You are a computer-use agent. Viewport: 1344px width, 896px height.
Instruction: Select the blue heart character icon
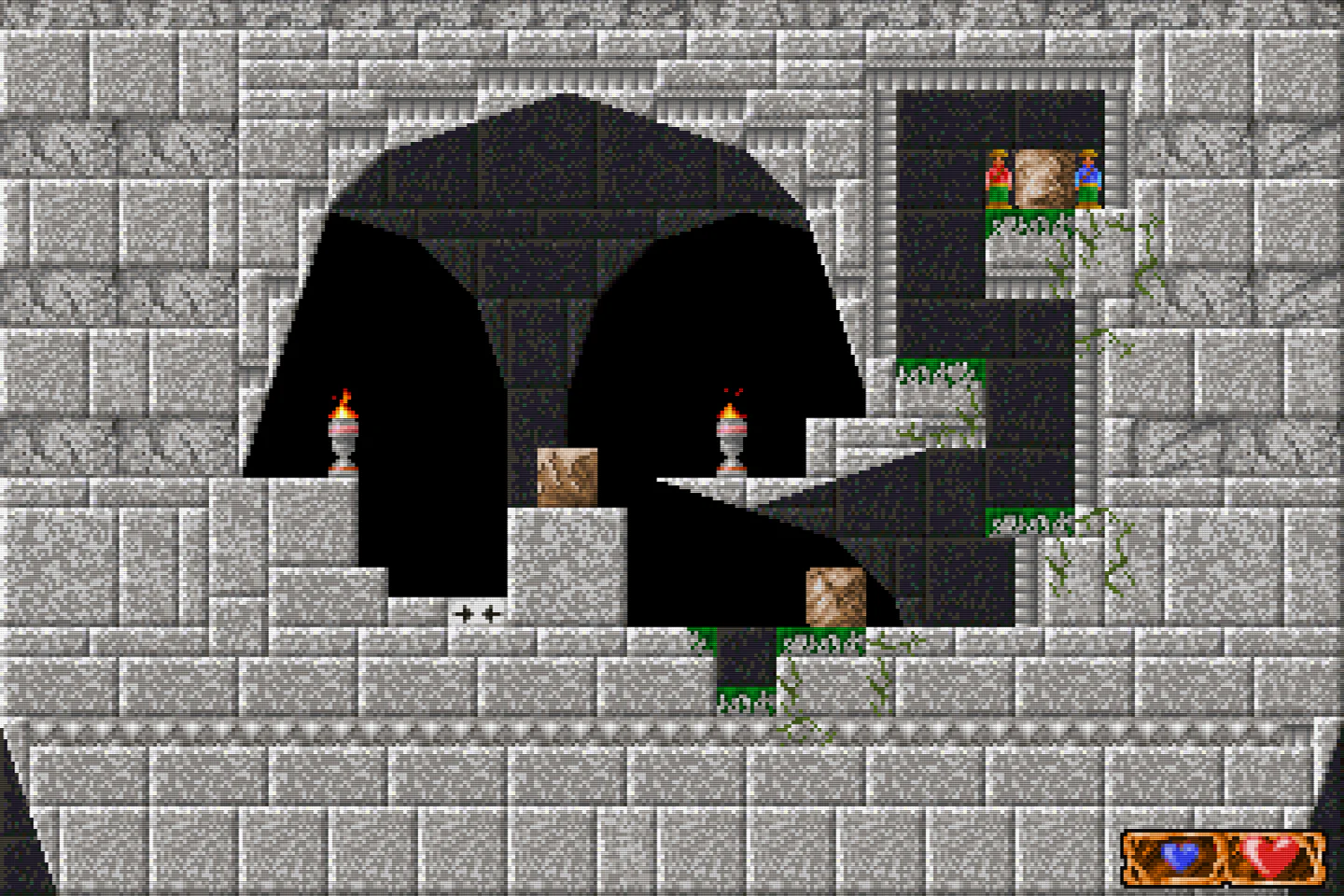point(1181,855)
